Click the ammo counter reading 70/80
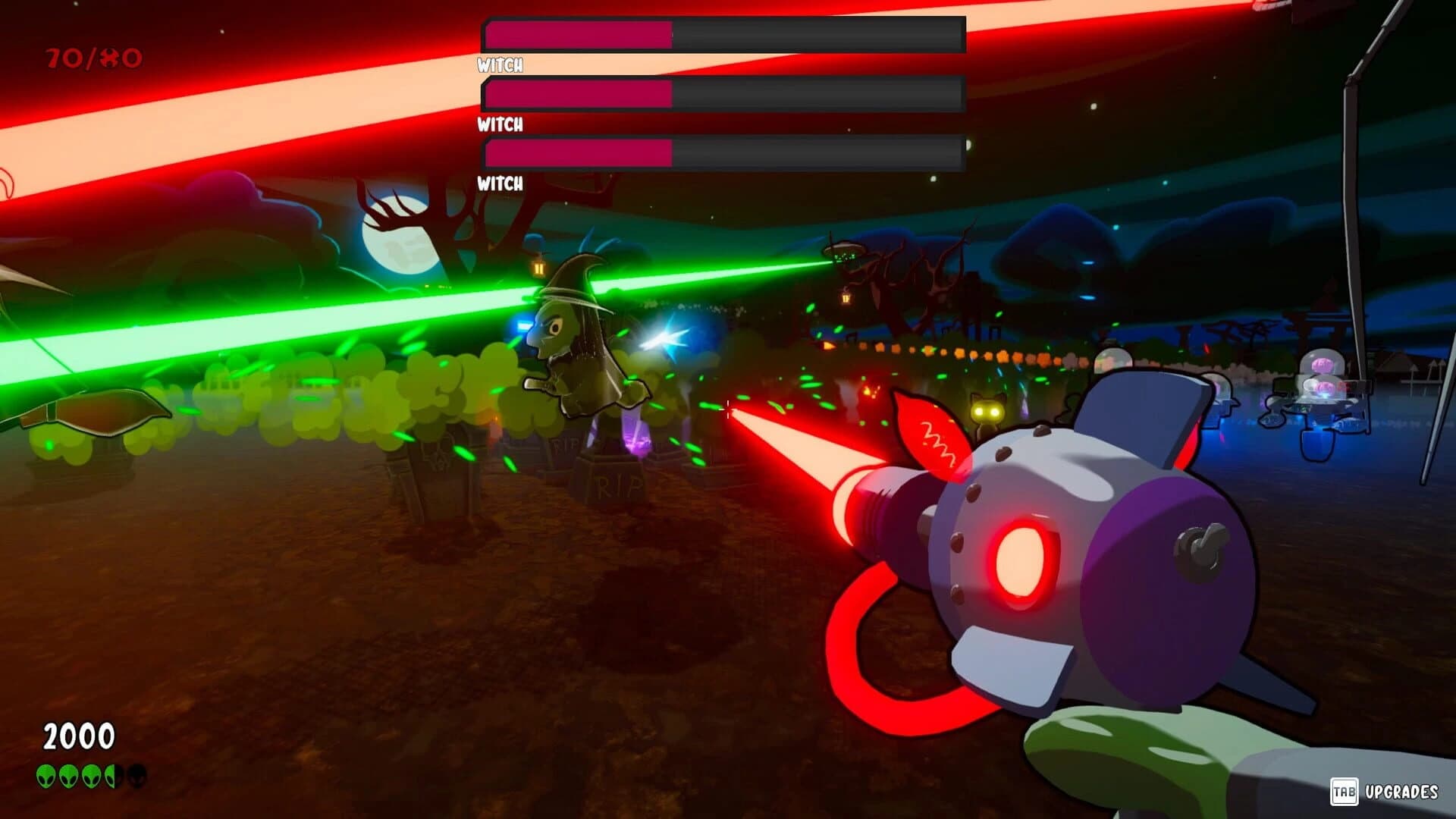This screenshot has width=1456, height=819. (93, 55)
